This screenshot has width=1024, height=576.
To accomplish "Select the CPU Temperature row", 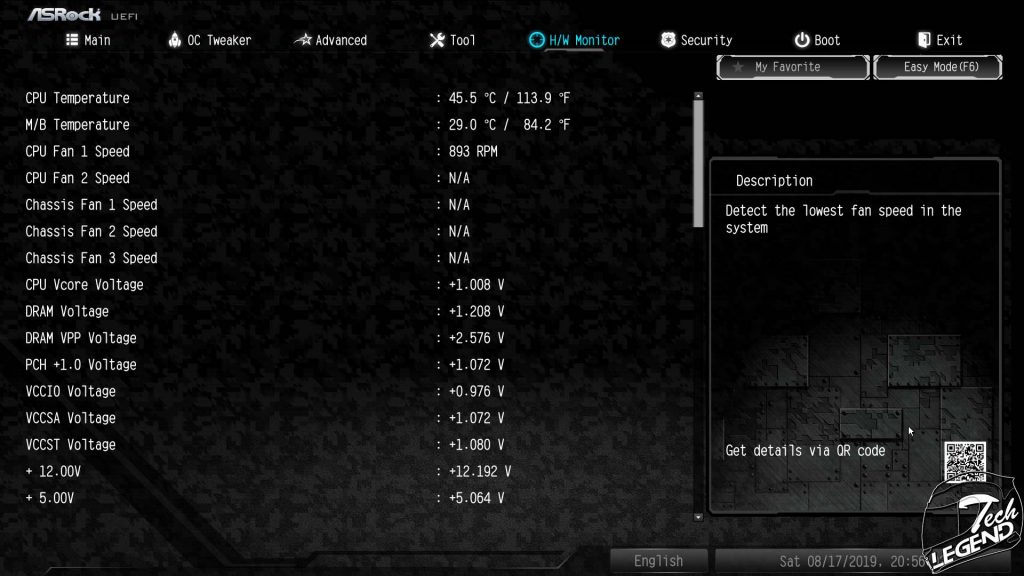I will (x=78, y=98).
